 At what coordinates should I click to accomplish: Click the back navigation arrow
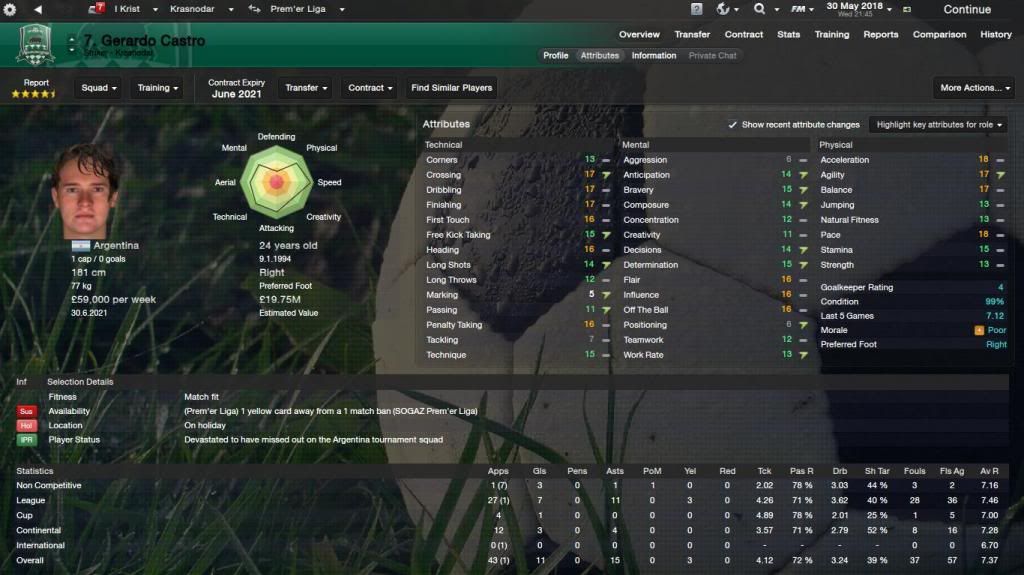37,9
